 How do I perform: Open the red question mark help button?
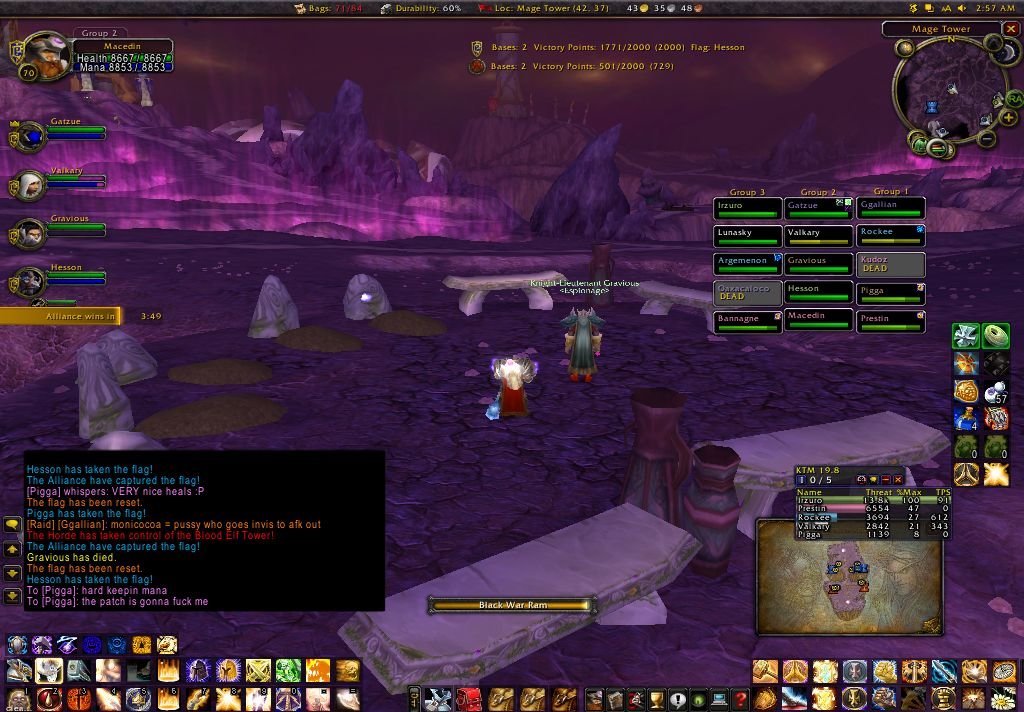(x=740, y=698)
